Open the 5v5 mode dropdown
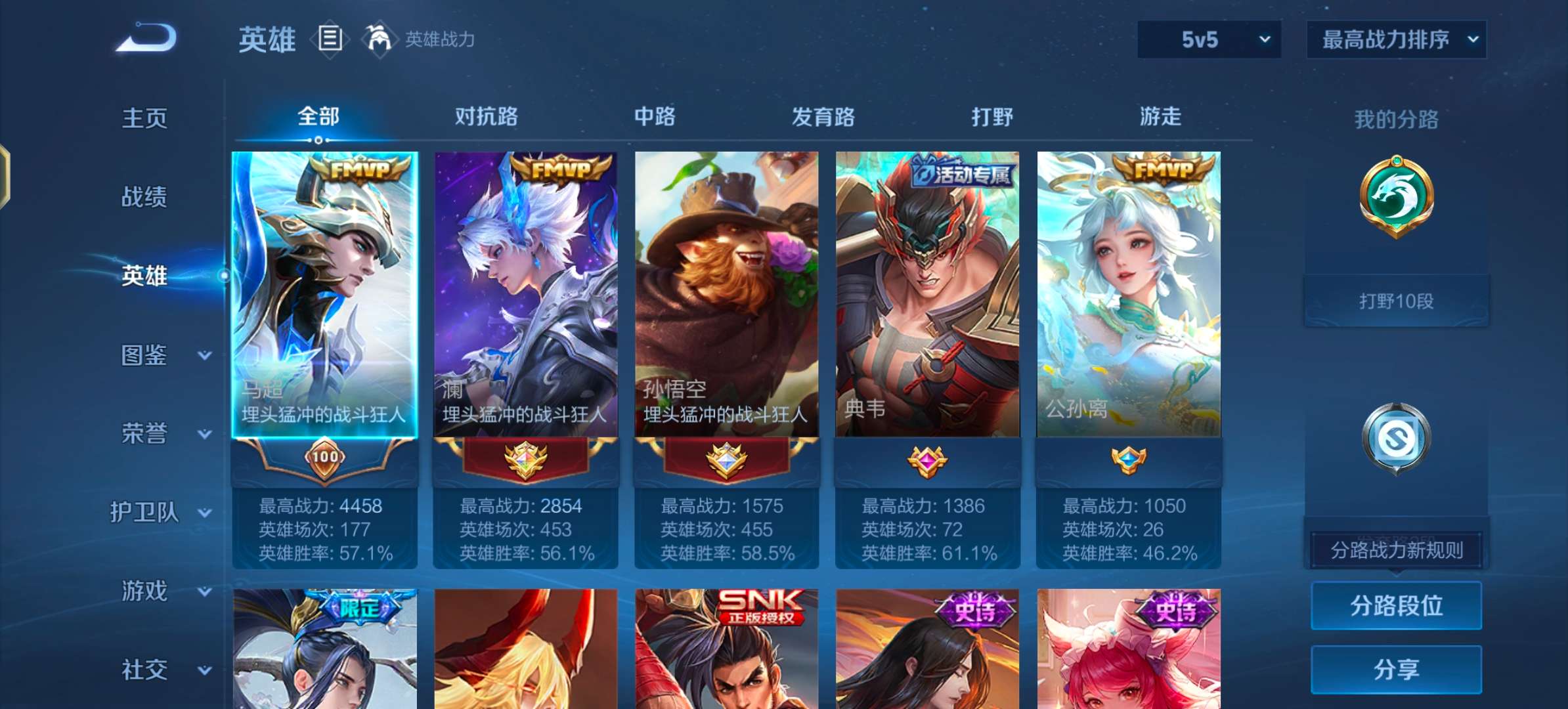Image resolution: width=1568 pixels, height=709 pixels. tap(1208, 39)
